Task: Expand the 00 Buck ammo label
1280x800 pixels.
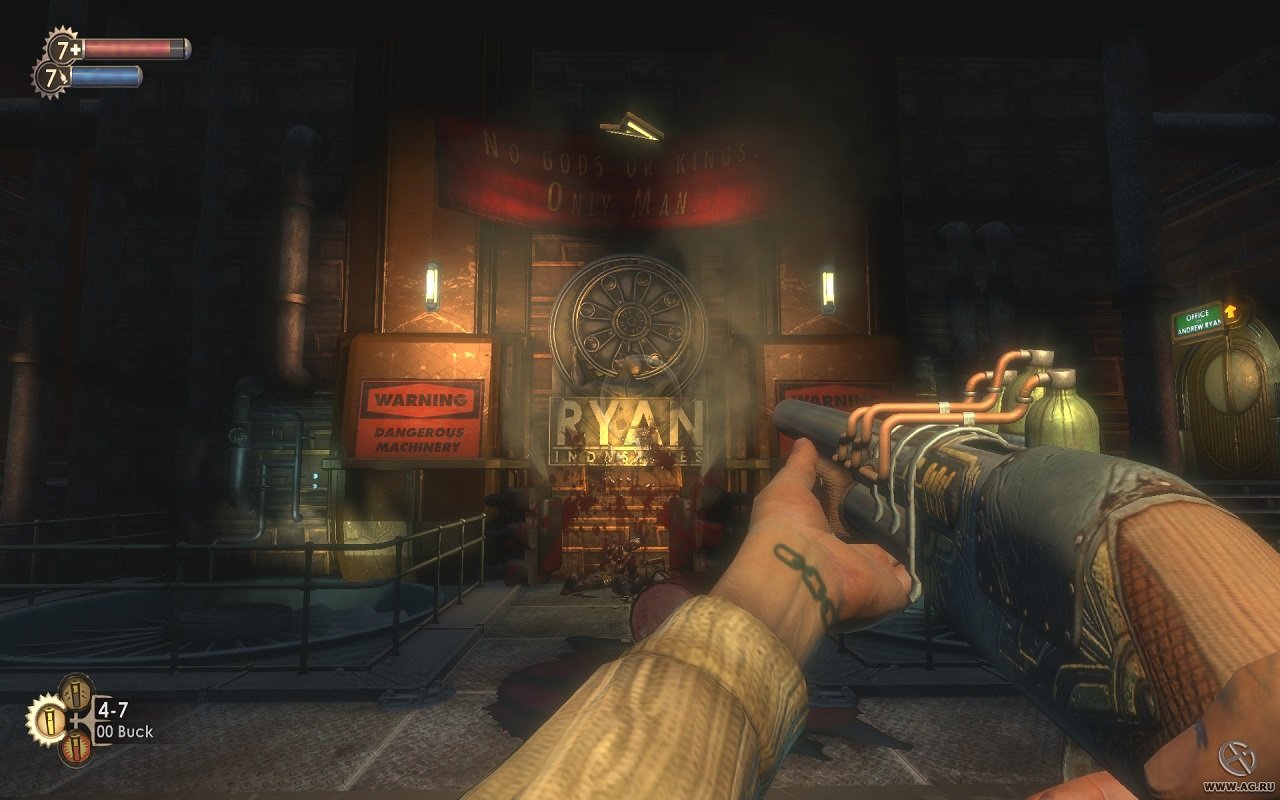Action: [x=125, y=731]
